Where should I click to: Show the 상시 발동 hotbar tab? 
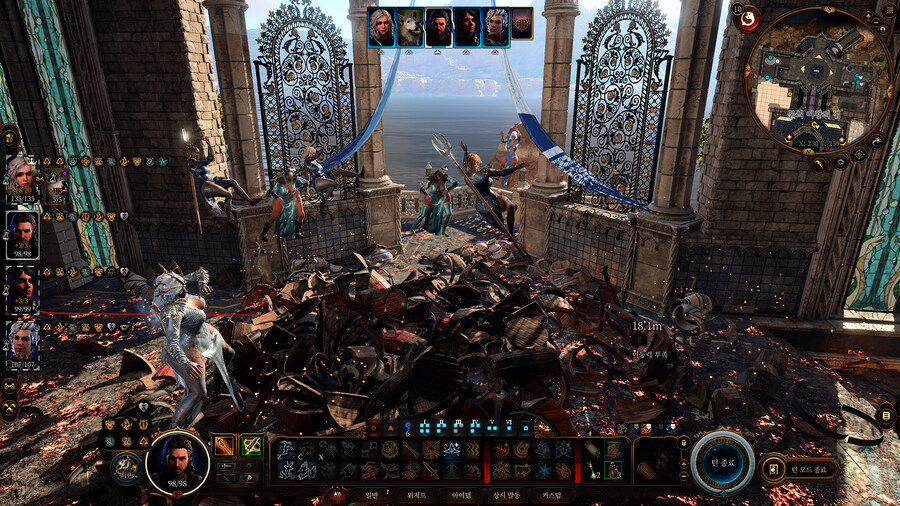(x=508, y=495)
